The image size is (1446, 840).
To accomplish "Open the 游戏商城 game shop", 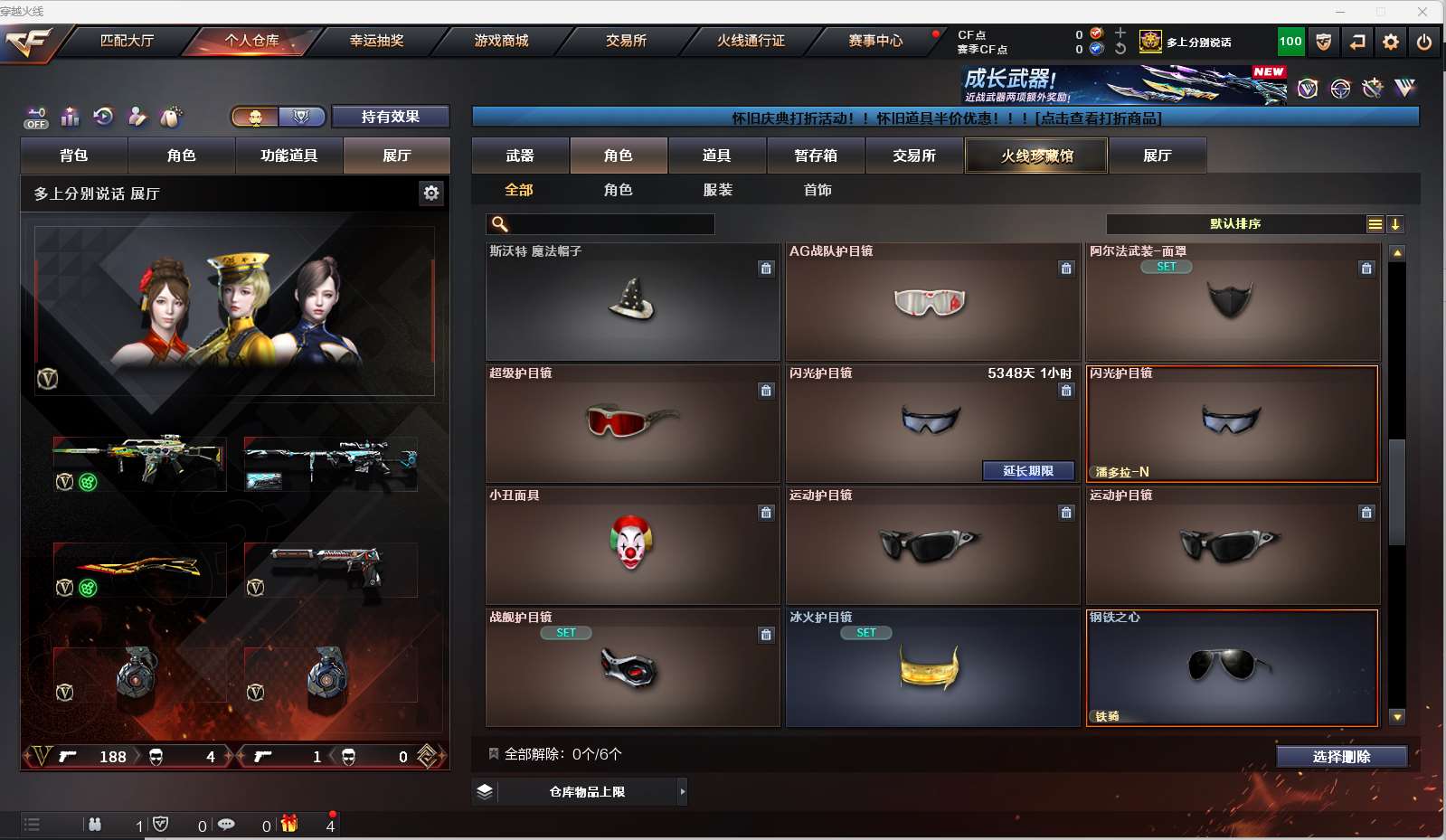I will (x=501, y=41).
